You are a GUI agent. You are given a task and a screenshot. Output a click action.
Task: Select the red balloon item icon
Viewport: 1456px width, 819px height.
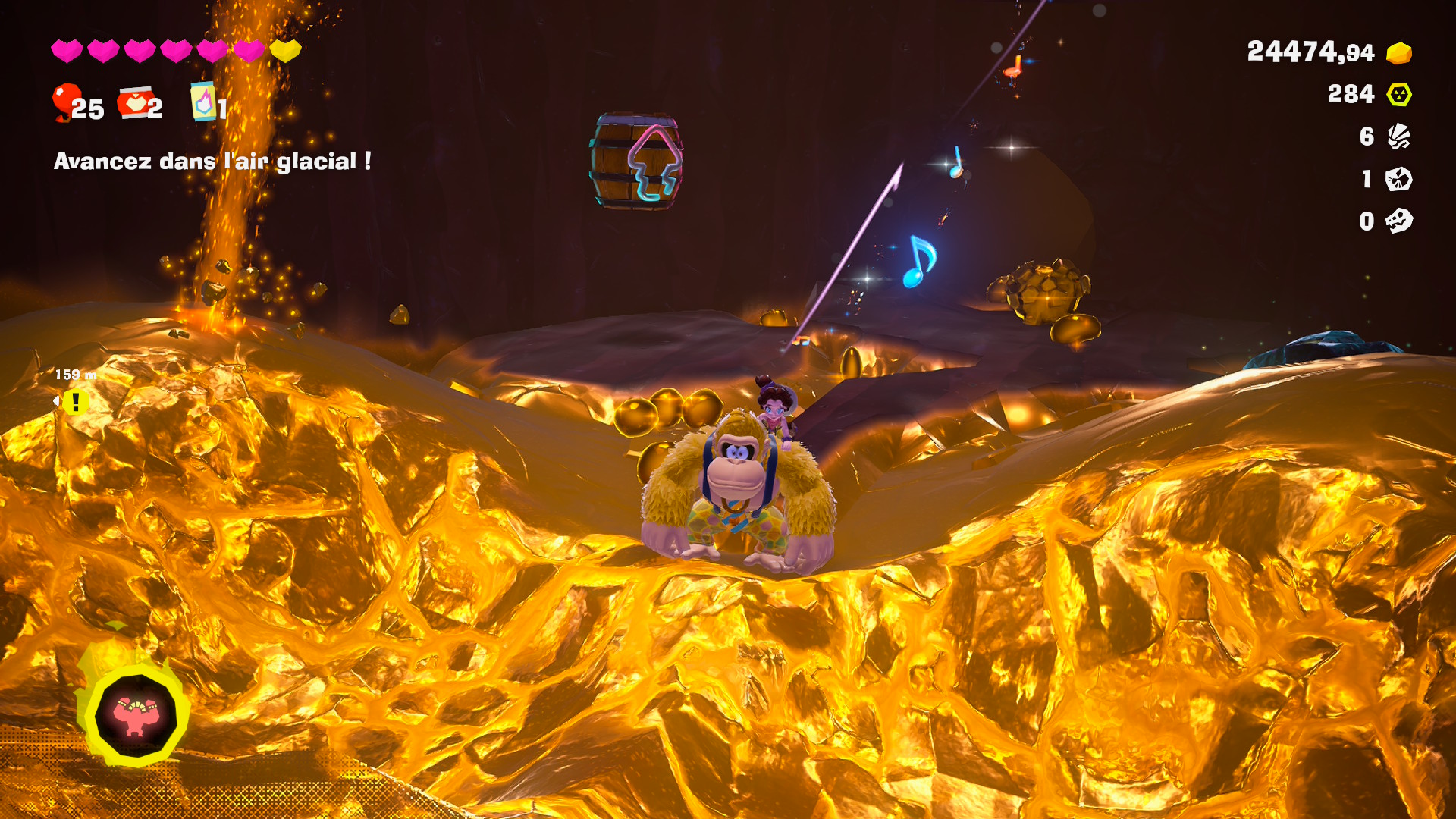pos(66,102)
